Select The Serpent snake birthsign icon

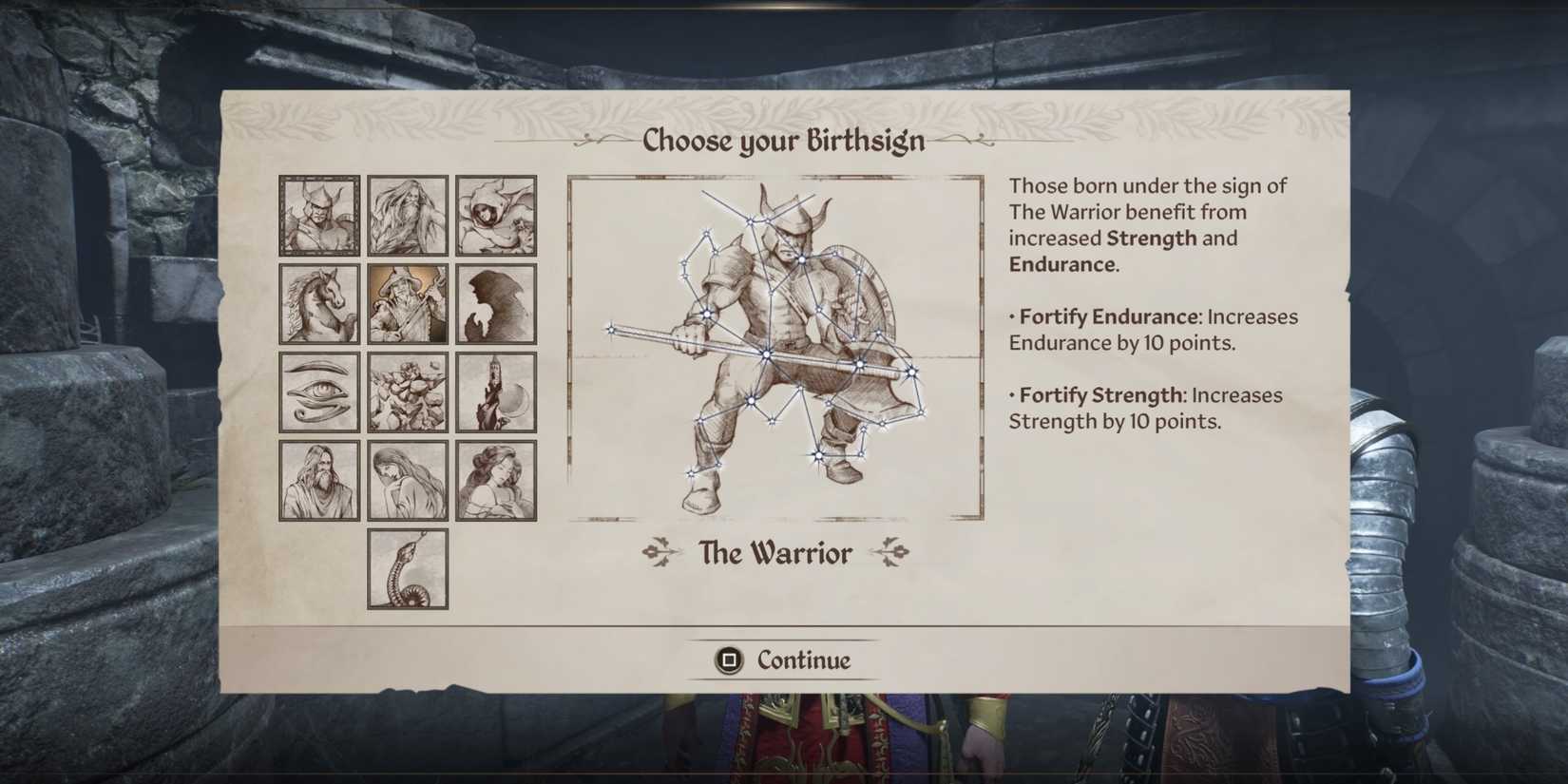pyautogui.click(x=407, y=570)
